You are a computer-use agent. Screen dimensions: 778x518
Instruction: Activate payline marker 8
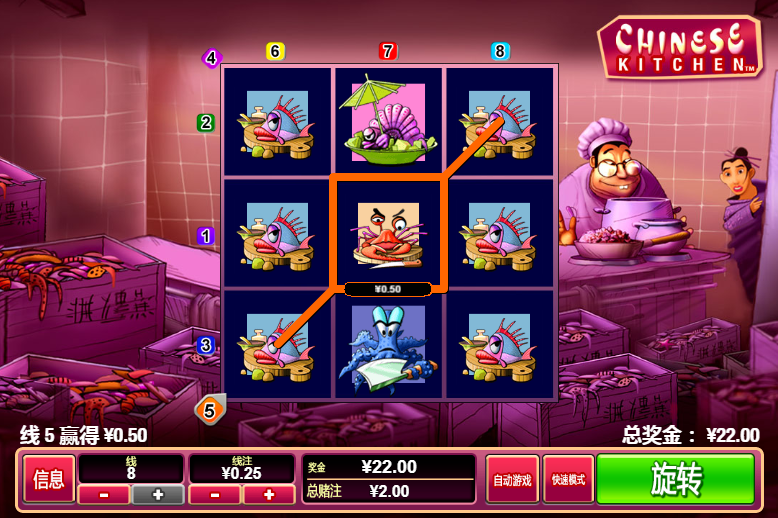point(500,51)
